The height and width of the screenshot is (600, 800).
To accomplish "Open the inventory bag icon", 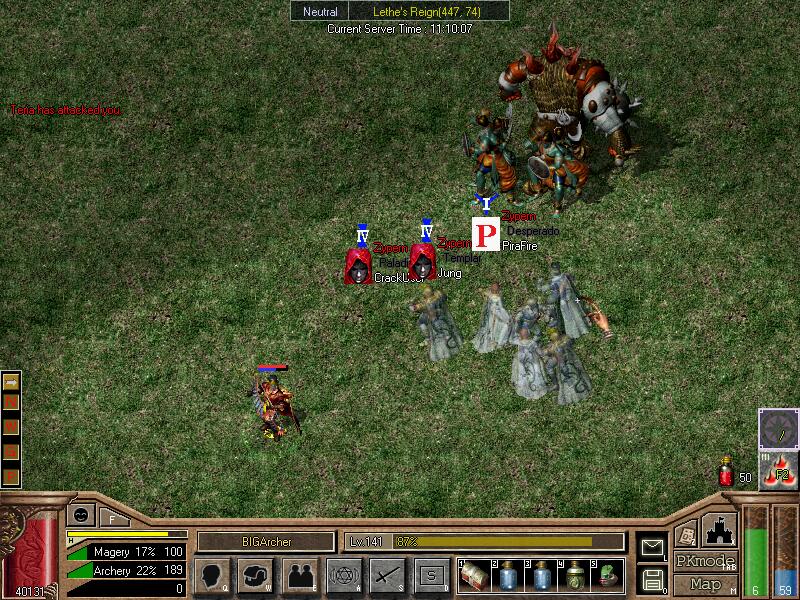I will pos(256,575).
